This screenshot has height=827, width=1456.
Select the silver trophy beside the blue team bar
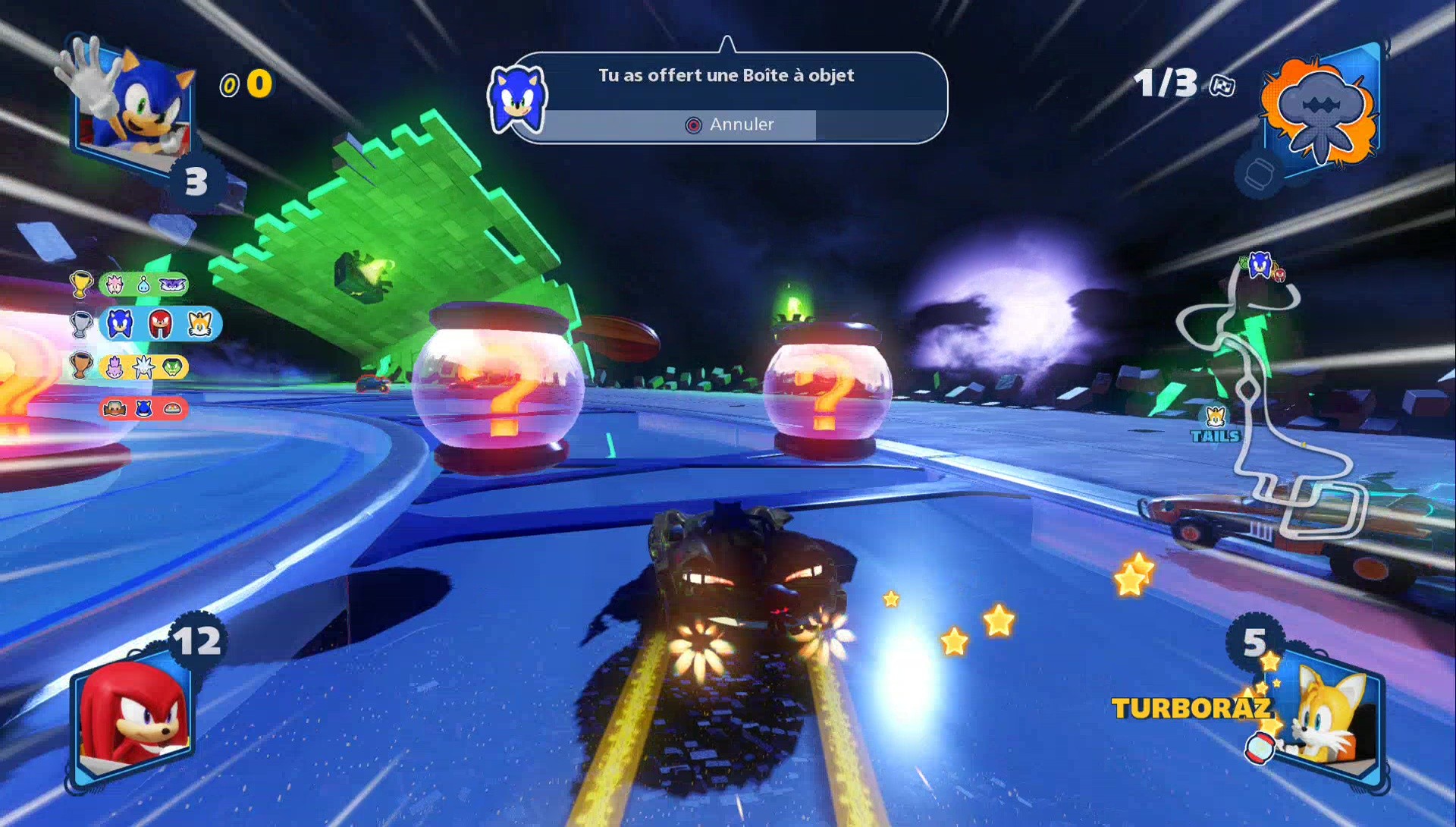tap(81, 324)
